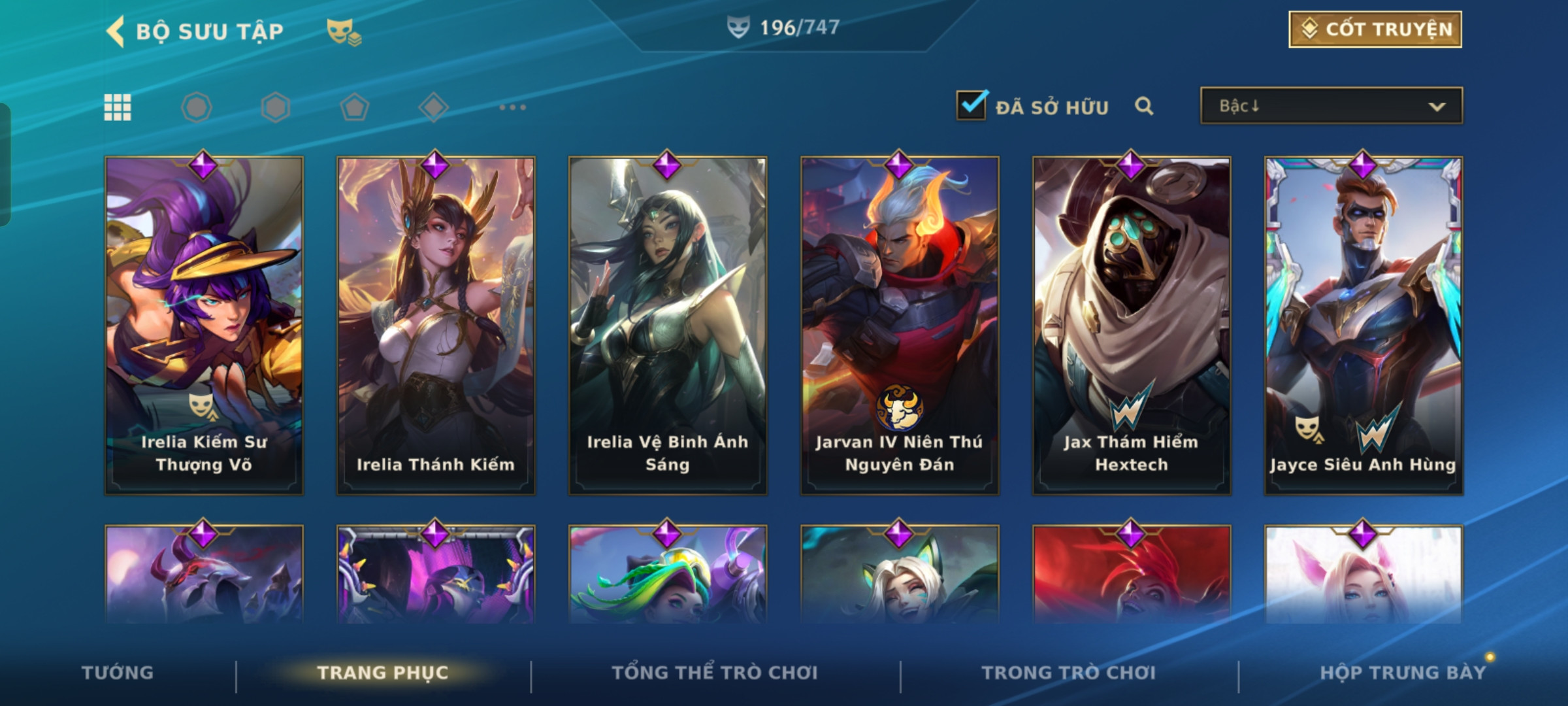View Jax Thám Hiểm Hextech skin
The height and width of the screenshot is (706, 1568).
click(1132, 325)
